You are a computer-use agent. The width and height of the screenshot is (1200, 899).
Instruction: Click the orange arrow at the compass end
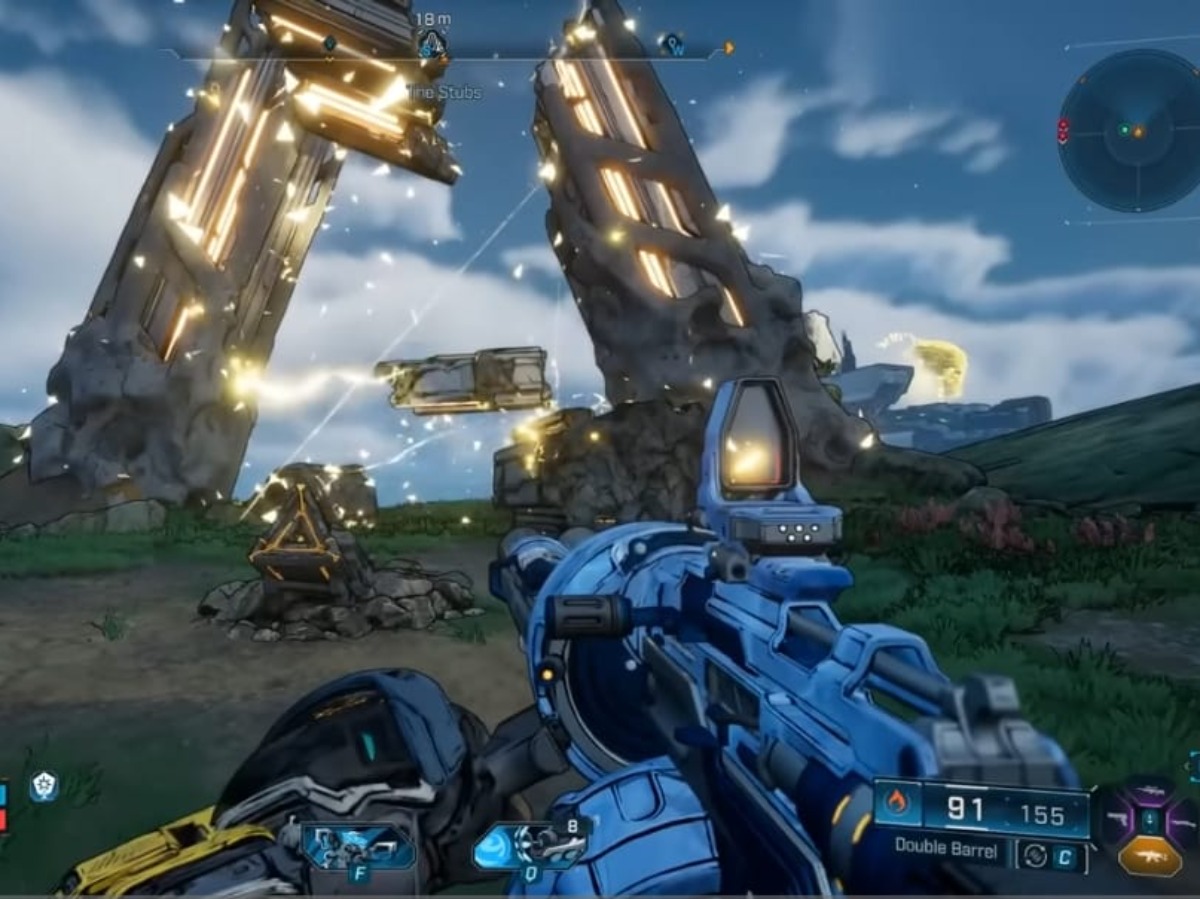[729, 47]
